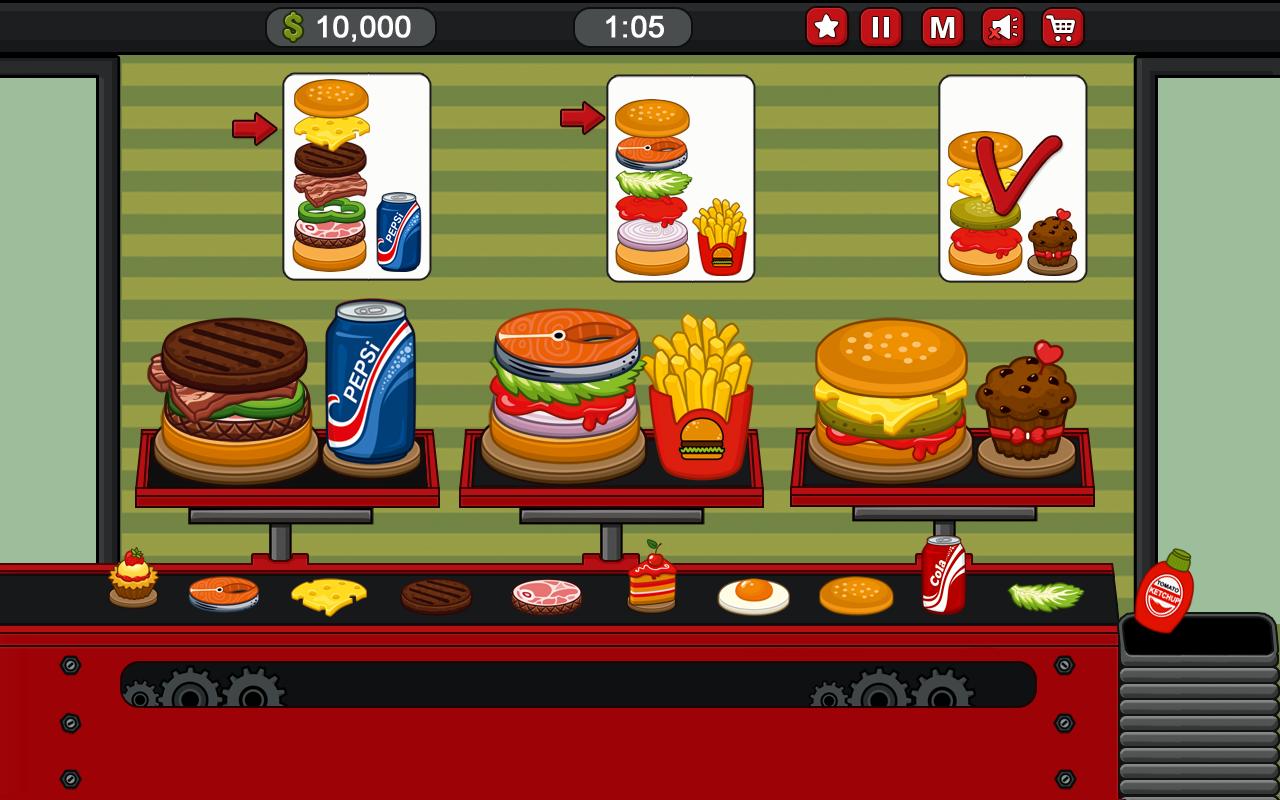This screenshot has height=800, width=1280.
Task: Pause the game
Action: [880, 27]
